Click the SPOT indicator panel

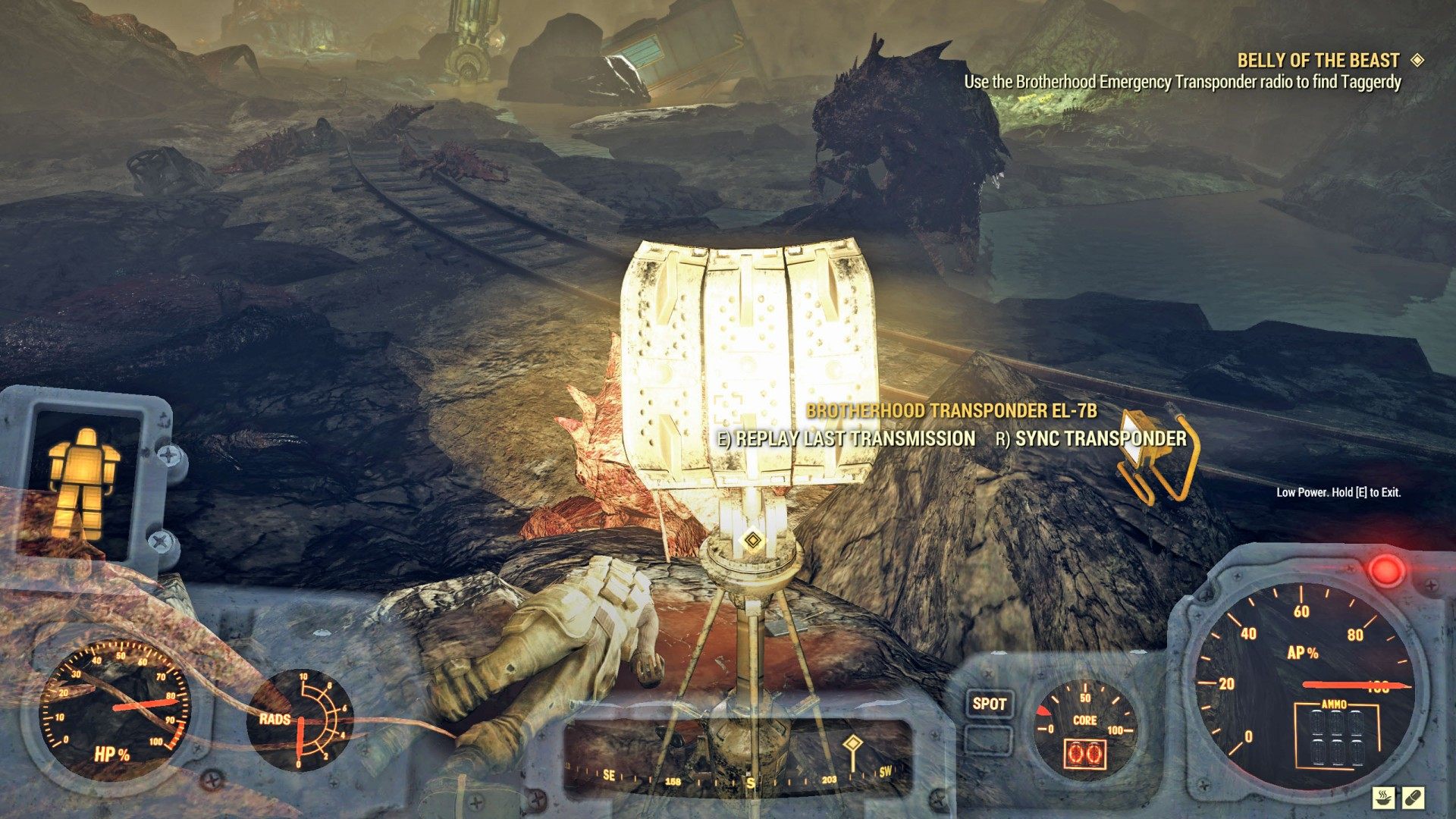tap(989, 704)
